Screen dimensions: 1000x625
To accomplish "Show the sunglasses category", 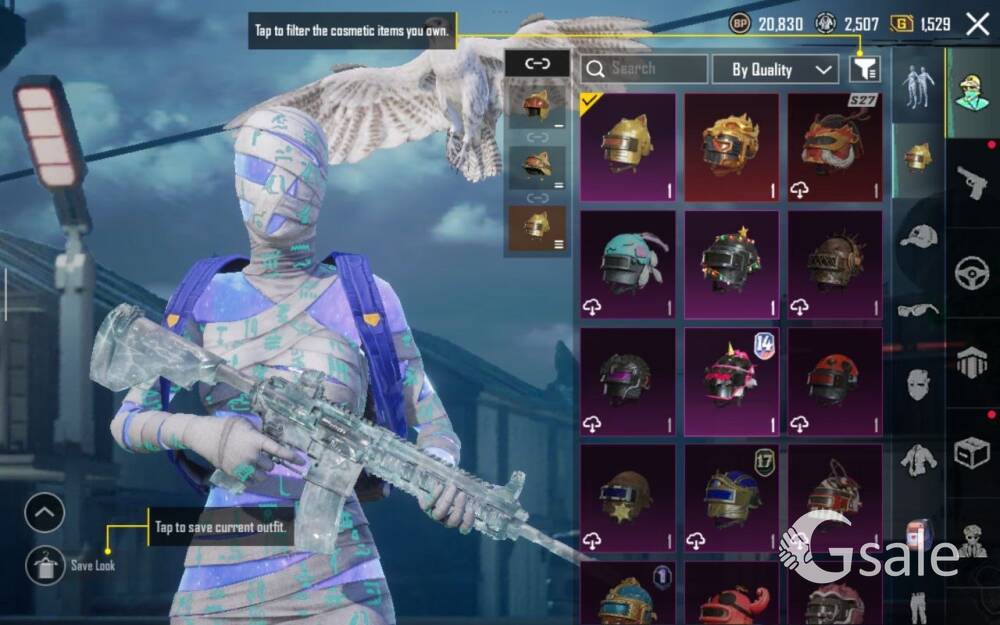I will pos(918,310).
